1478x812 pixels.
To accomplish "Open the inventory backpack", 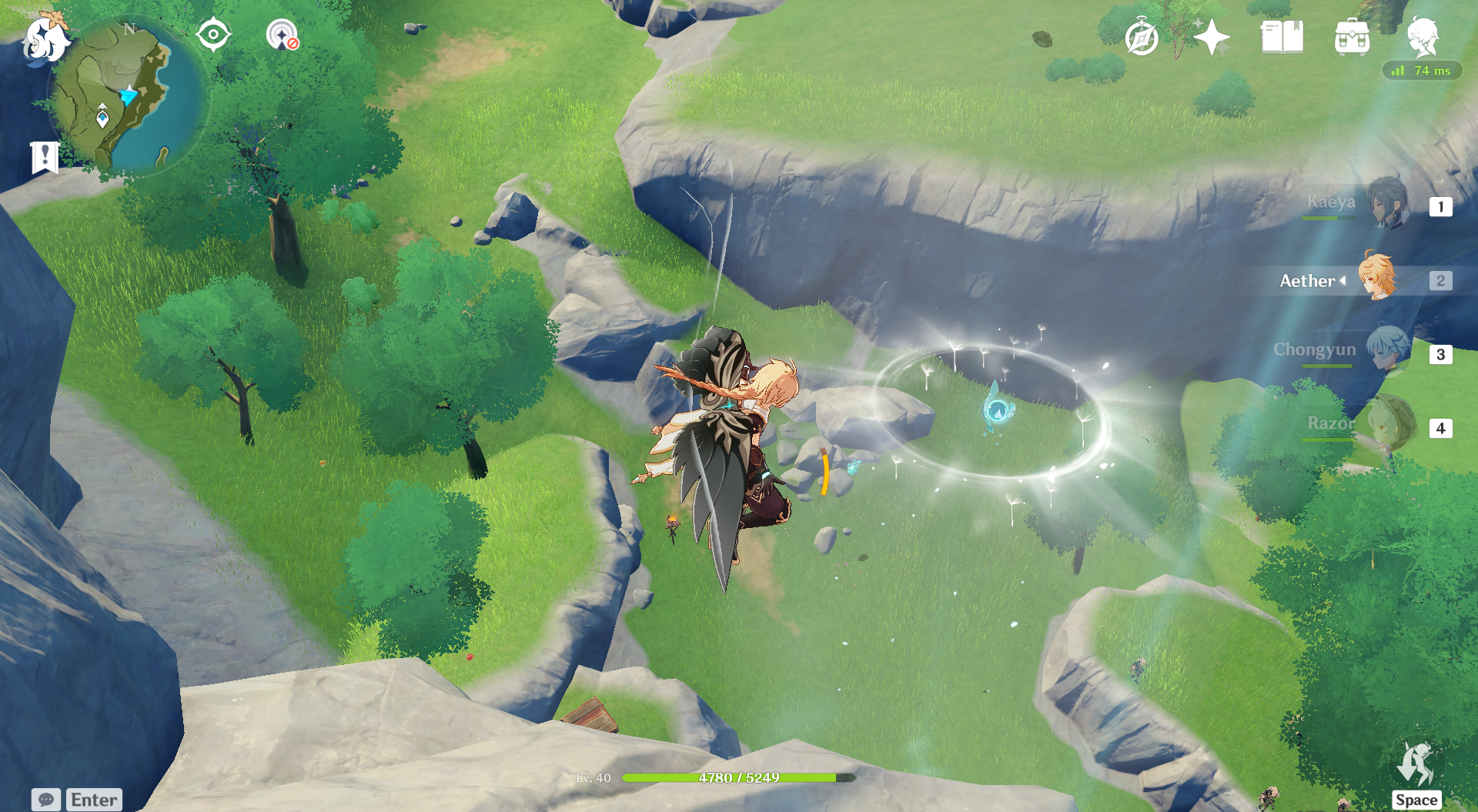I will click(1352, 37).
